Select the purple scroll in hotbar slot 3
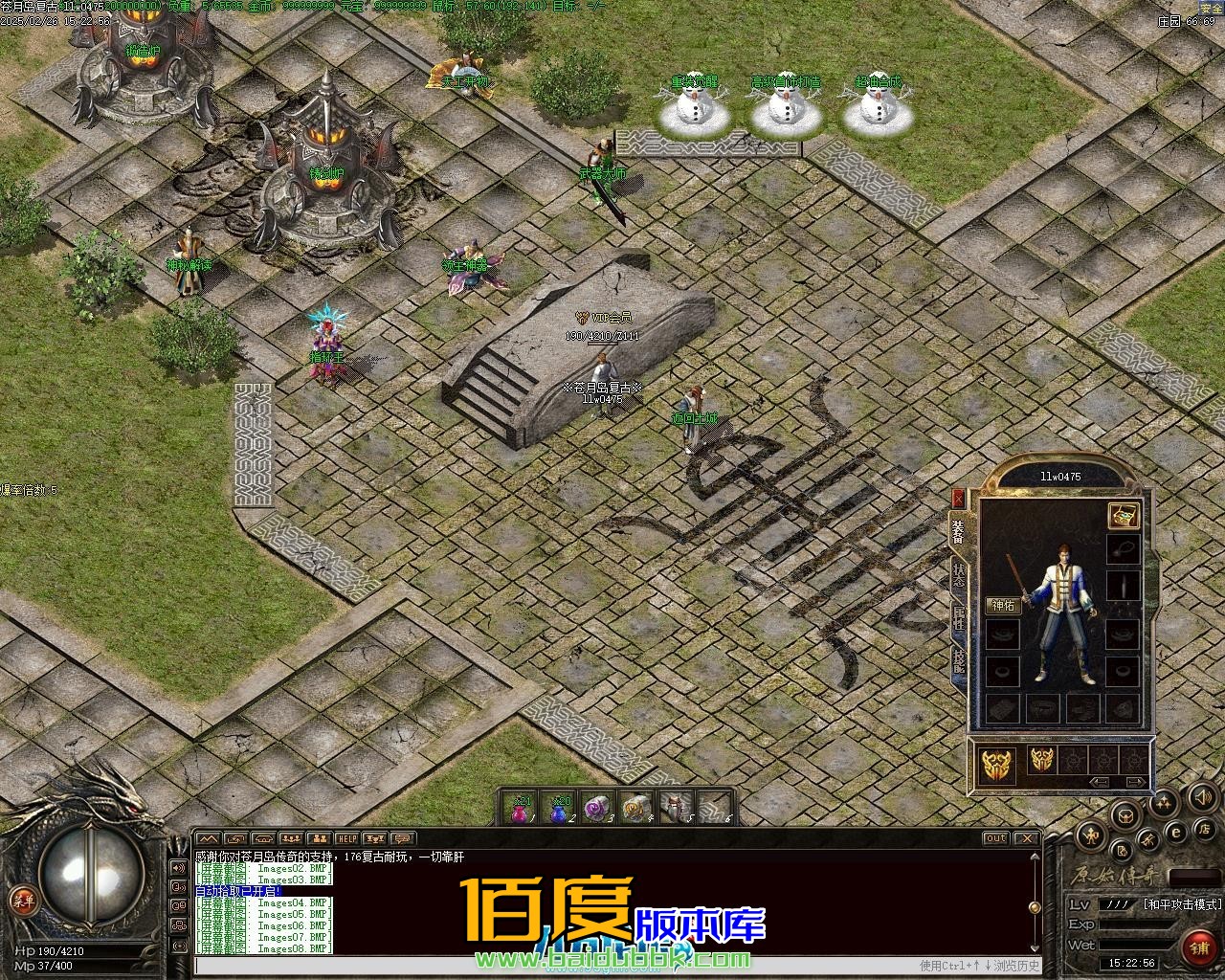The width and height of the screenshot is (1225, 980). [597, 809]
